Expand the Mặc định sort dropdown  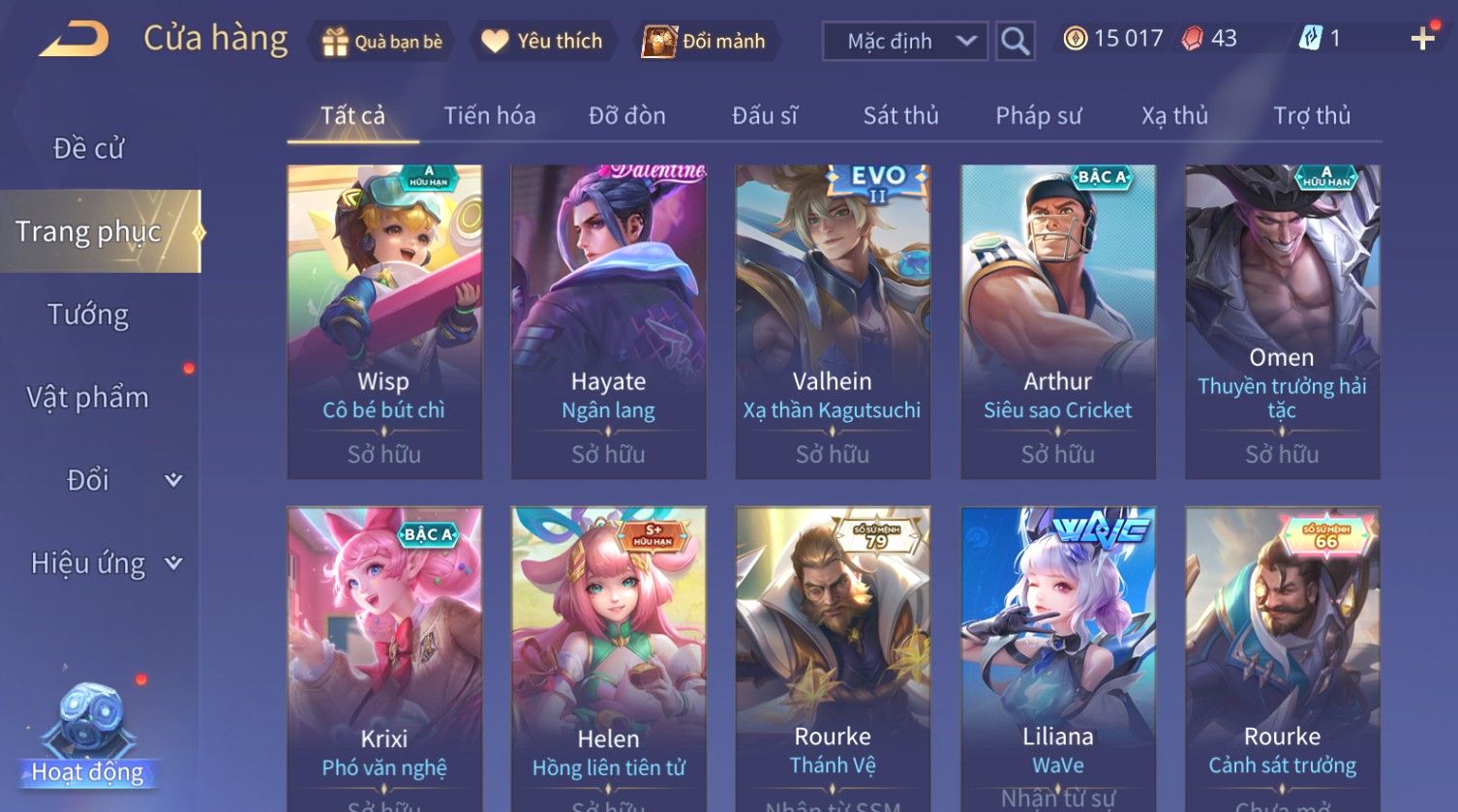tap(904, 42)
